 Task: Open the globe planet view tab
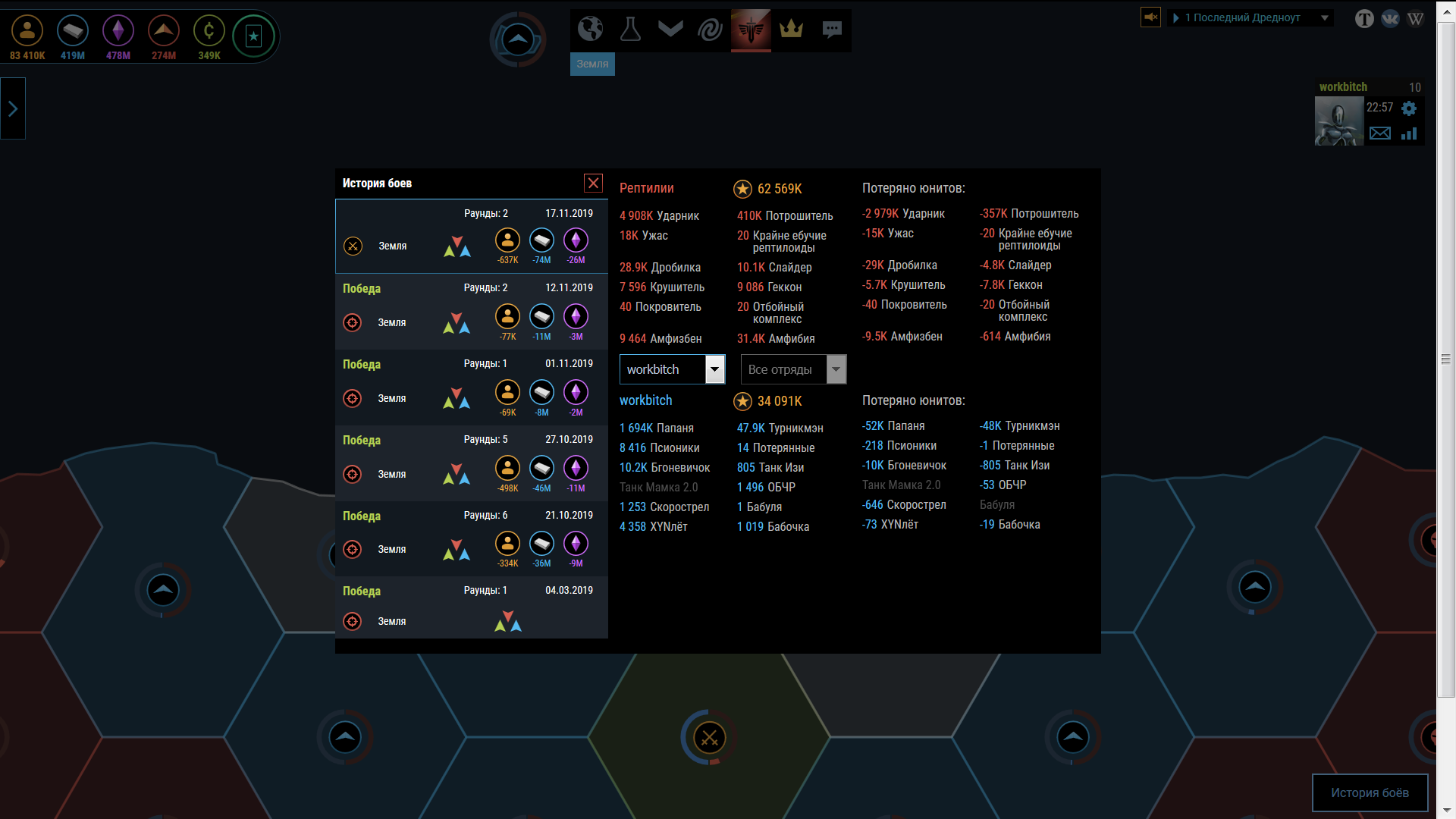590,30
